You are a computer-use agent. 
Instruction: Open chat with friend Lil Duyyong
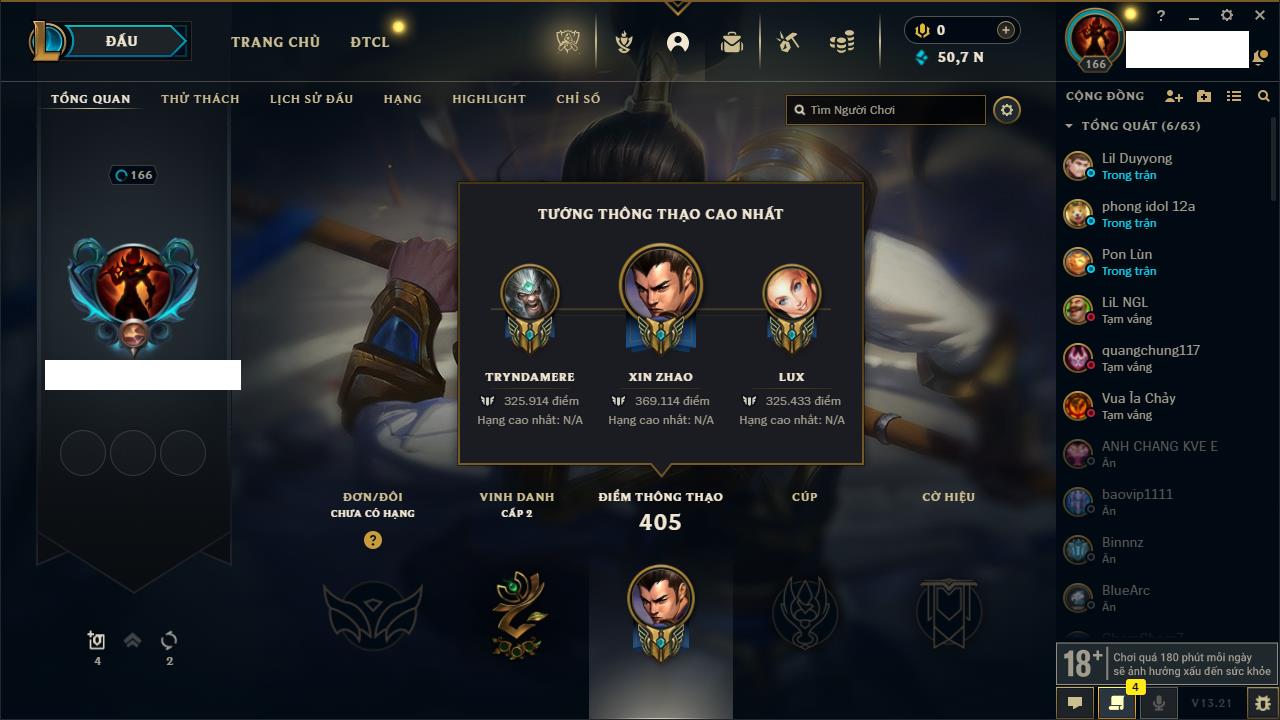[1136, 166]
